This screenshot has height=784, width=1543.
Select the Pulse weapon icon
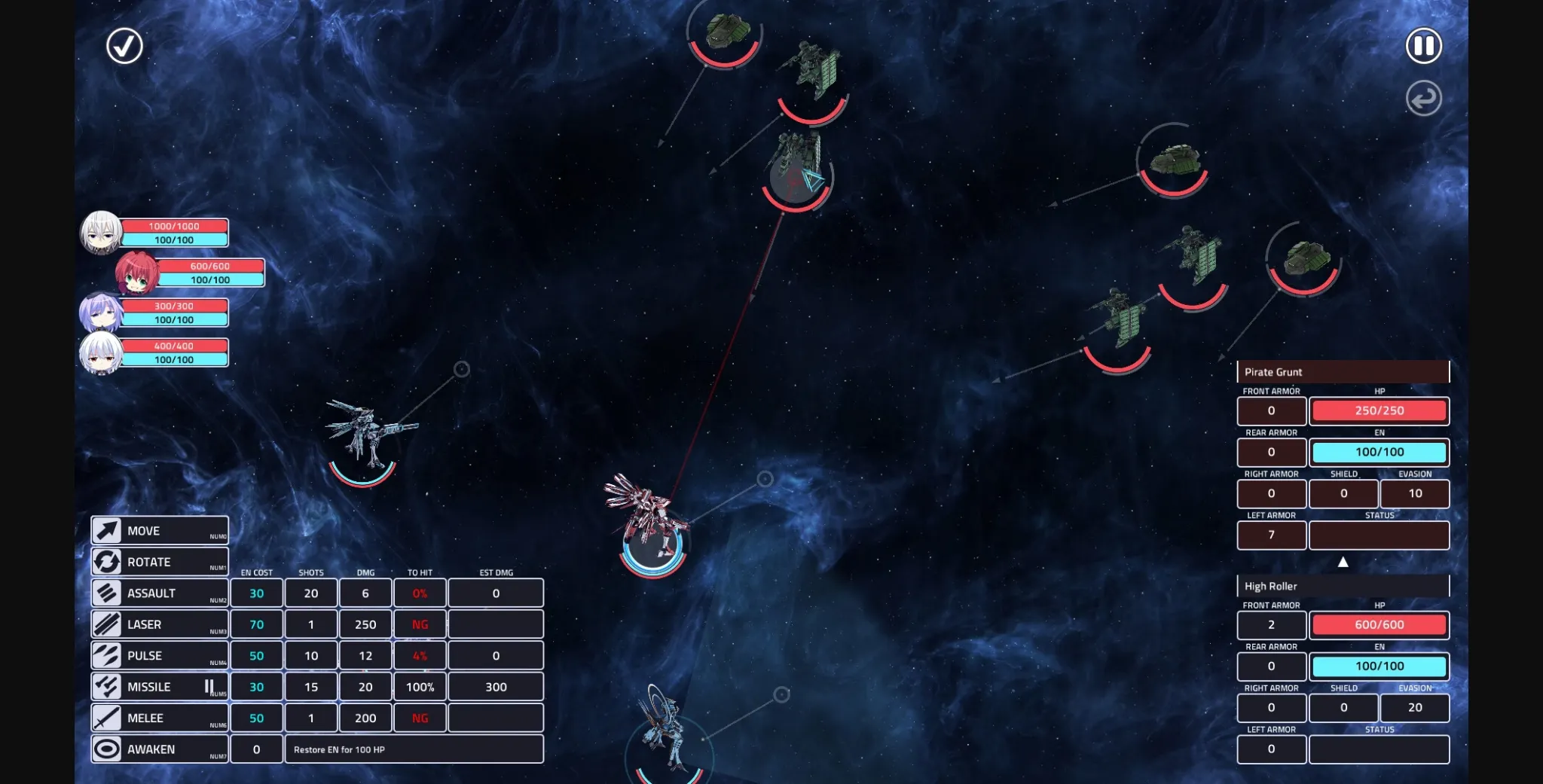tap(107, 655)
